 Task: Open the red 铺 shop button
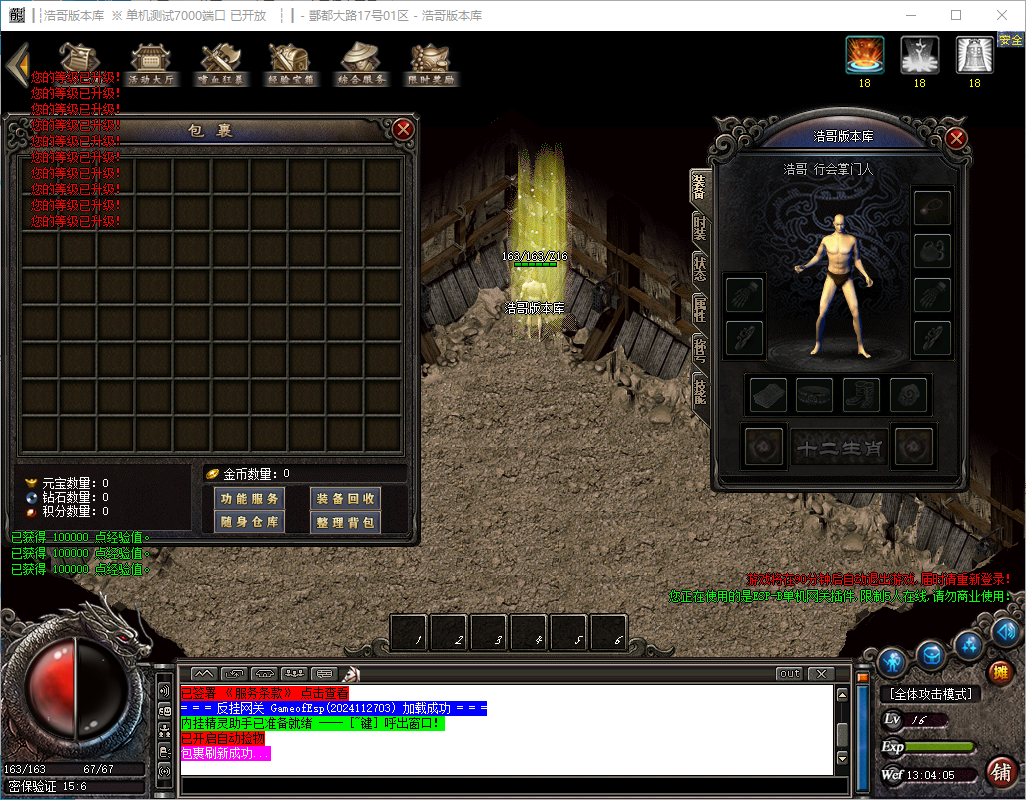(999, 772)
